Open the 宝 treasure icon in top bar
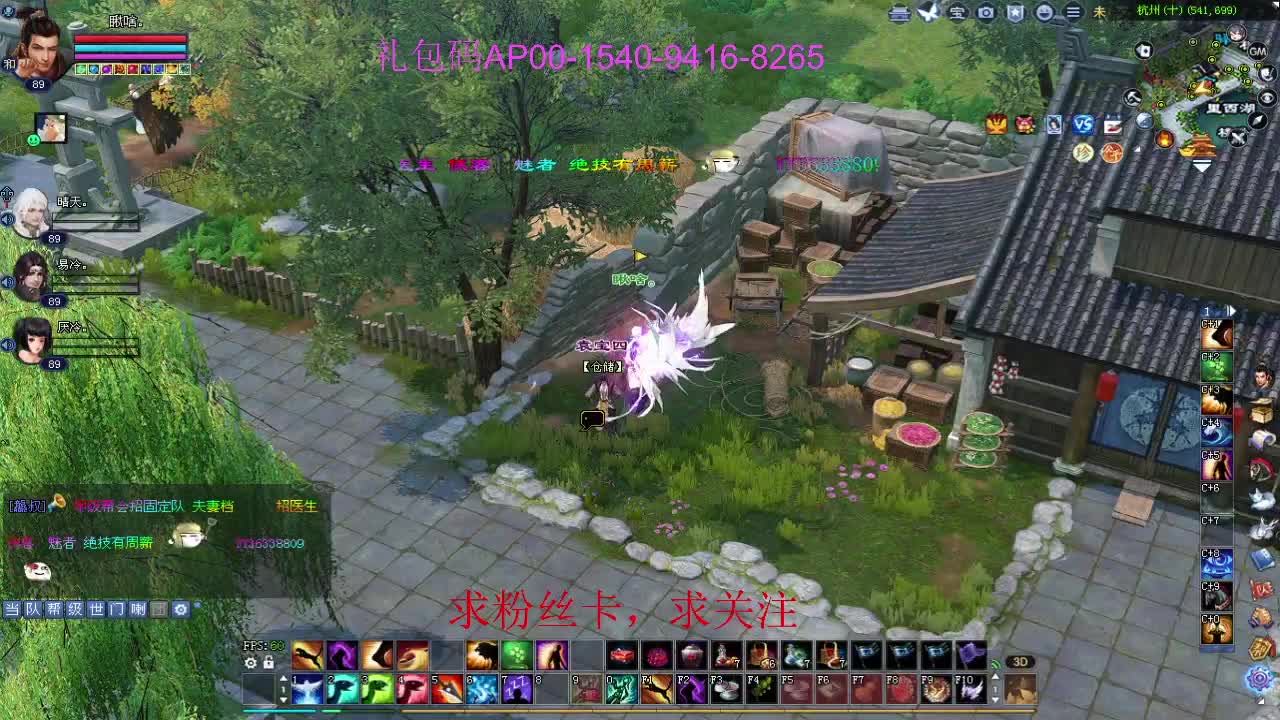1280x720 pixels. pyautogui.click(x=958, y=13)
